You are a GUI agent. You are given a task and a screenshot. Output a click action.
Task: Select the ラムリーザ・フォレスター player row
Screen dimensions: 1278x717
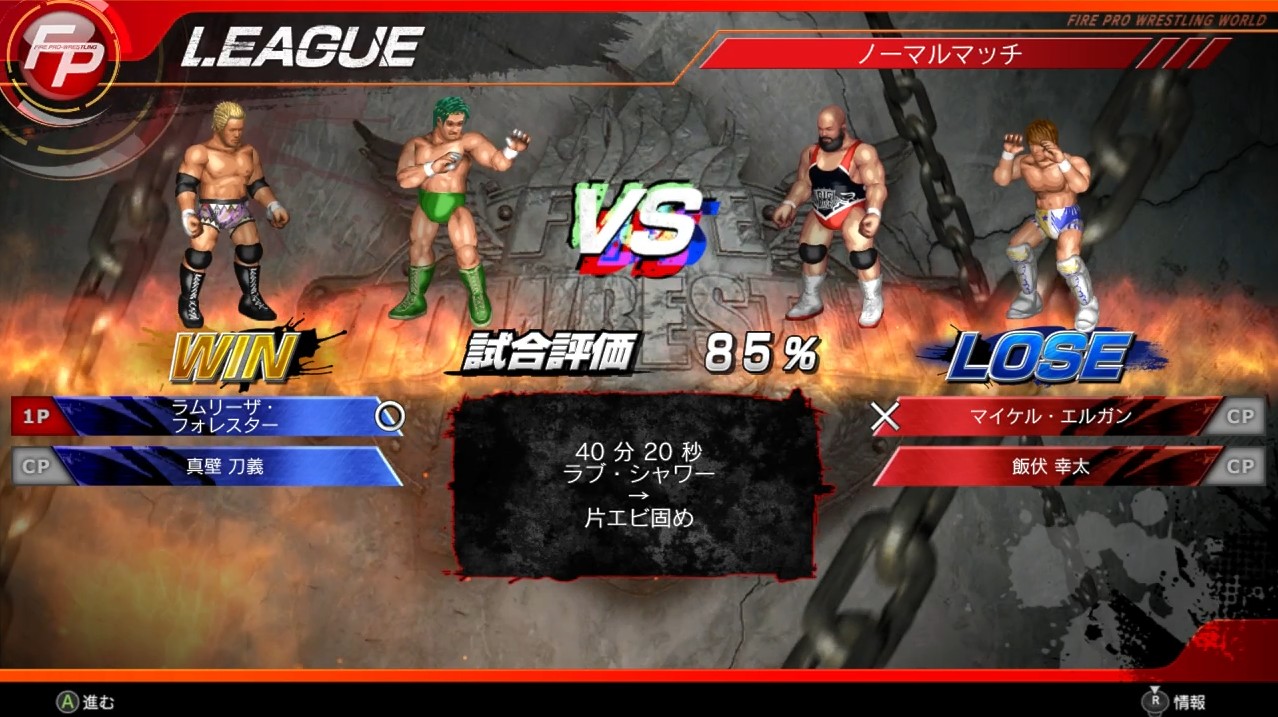point(225,416)
